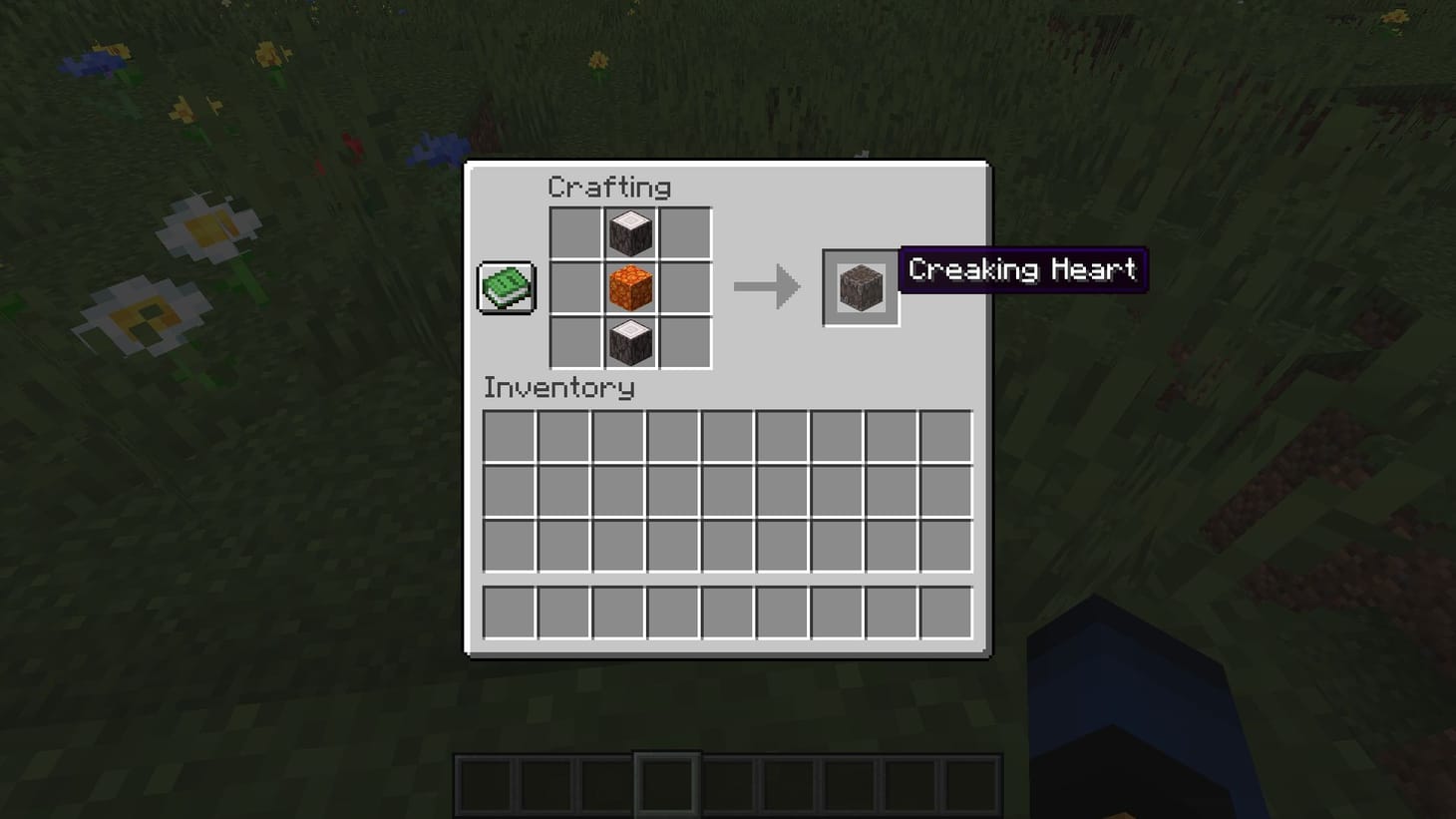This screenshot has width=1456, height=819.
Task: Click the last slot of the inventory row
Action: point(943,436)
